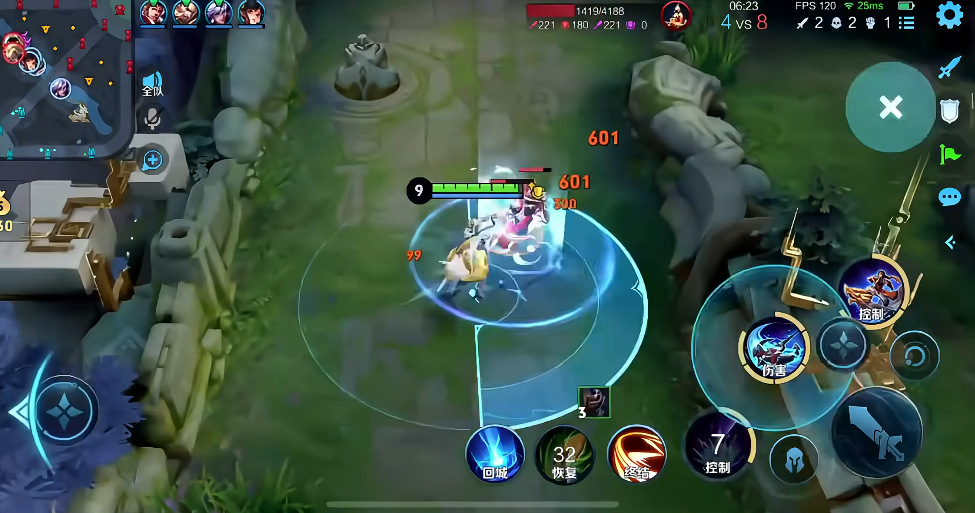
Task: Trigger the 伤害 damage skill
Action: click(x=774, y=347)
